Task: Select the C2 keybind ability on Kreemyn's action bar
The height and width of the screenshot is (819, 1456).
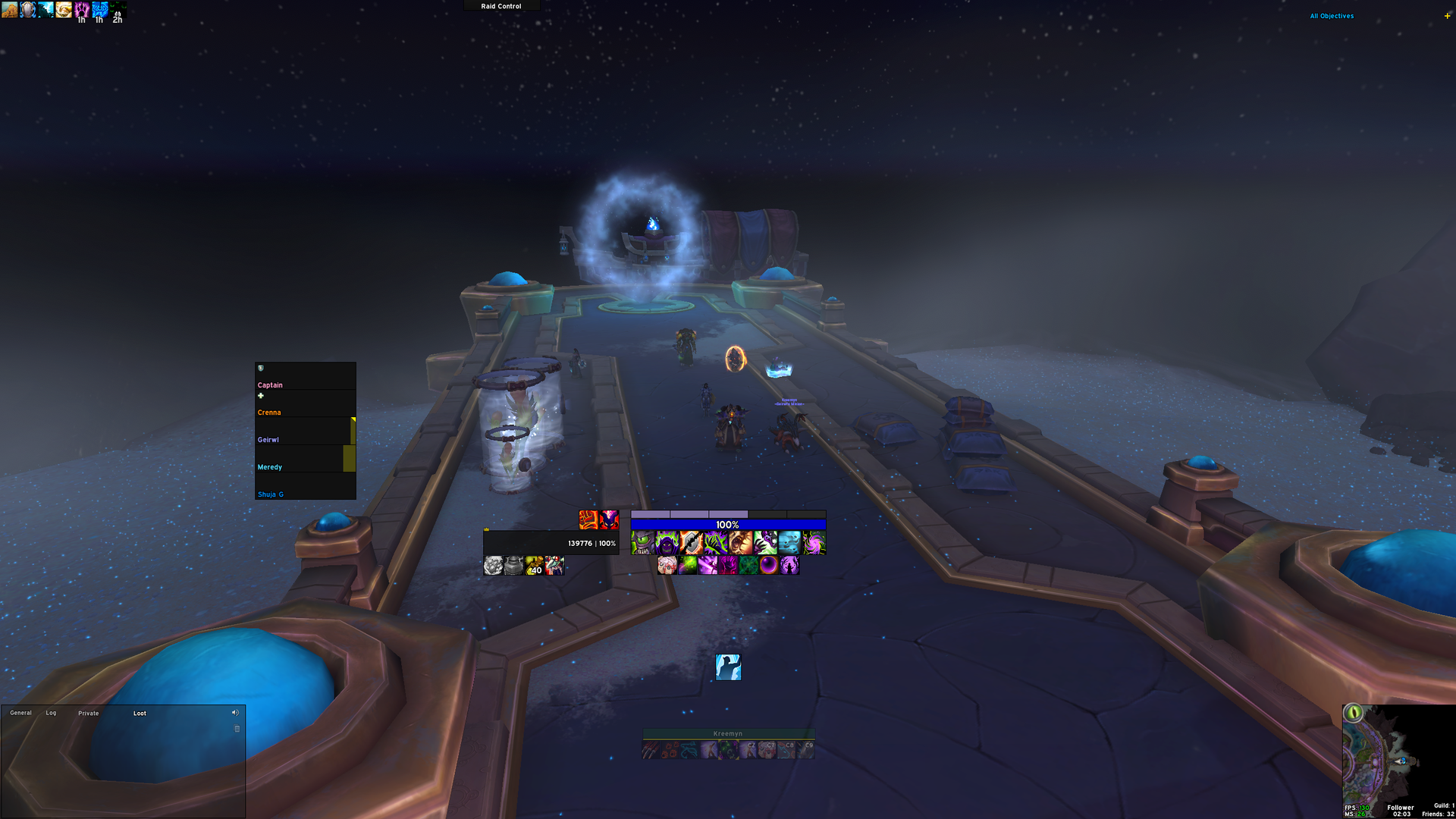Action: tap(748, 747)
